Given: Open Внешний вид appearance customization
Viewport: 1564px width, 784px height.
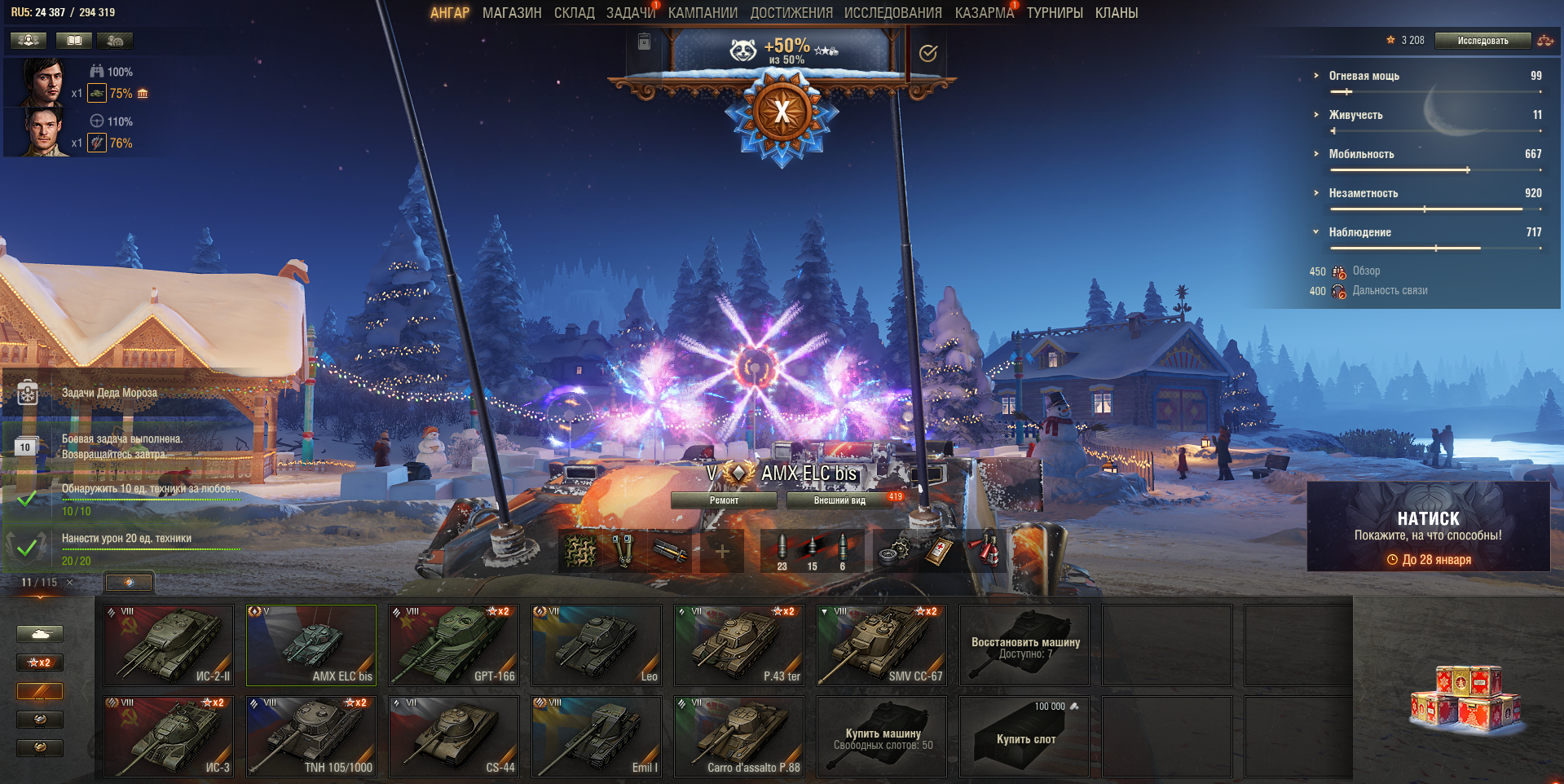Looking at the screenshot, I should coord(839,500).
